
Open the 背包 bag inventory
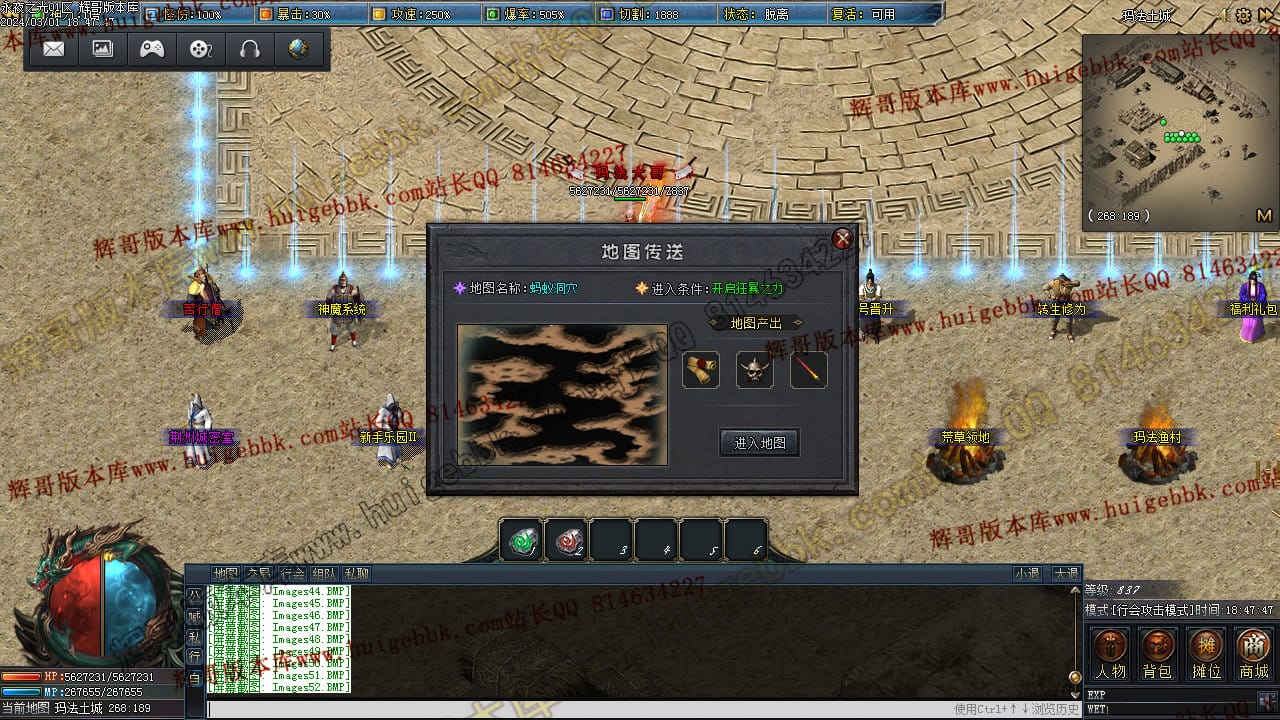[1158, 654]
